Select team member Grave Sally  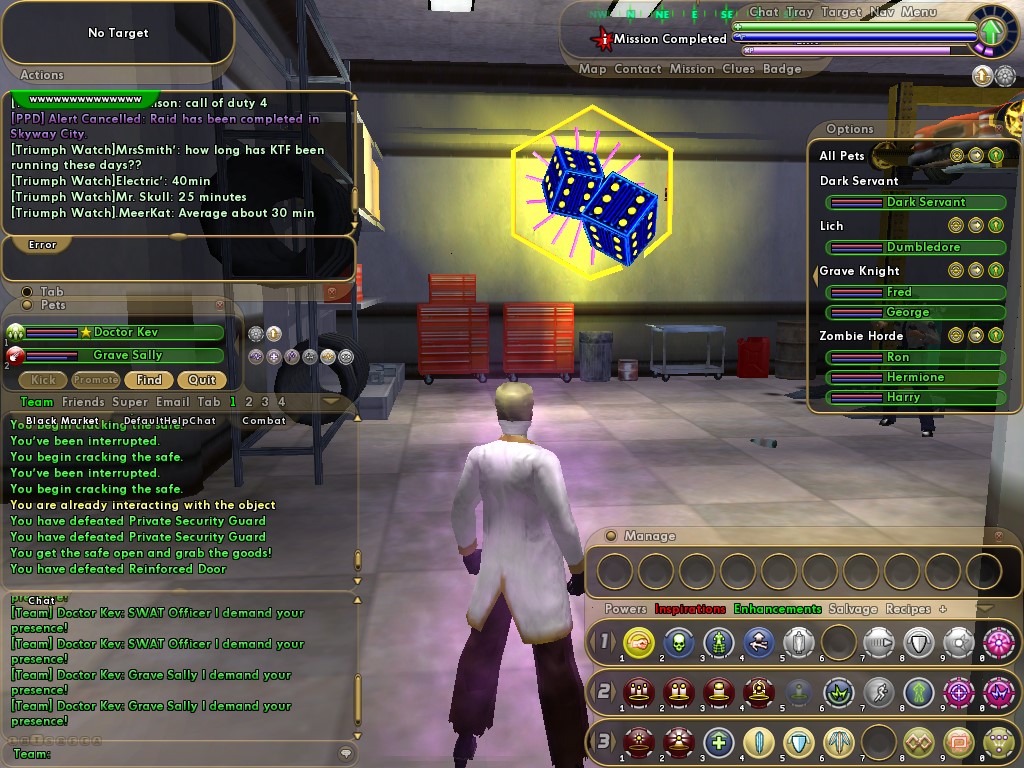coord(127,355)
